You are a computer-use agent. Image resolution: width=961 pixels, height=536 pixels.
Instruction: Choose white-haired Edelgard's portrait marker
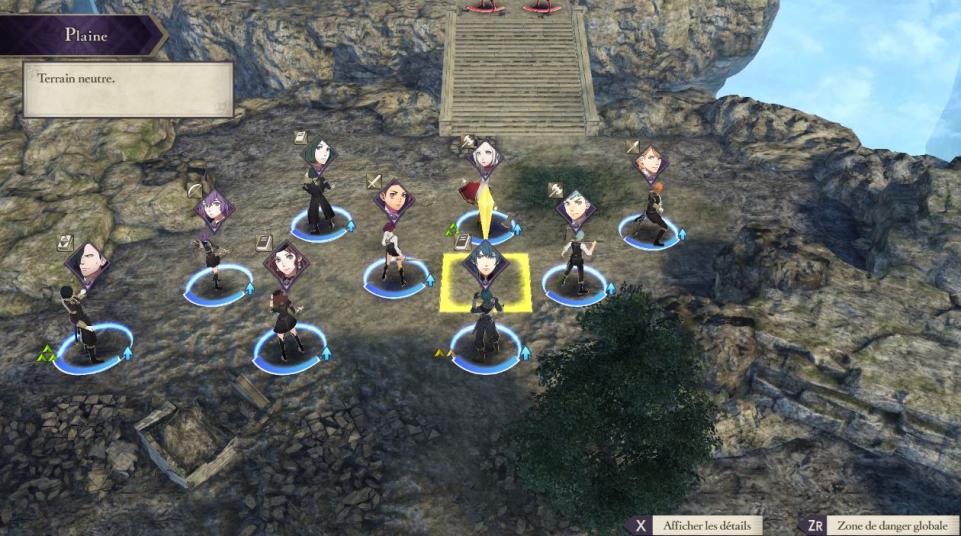click(x=485, y=155)
